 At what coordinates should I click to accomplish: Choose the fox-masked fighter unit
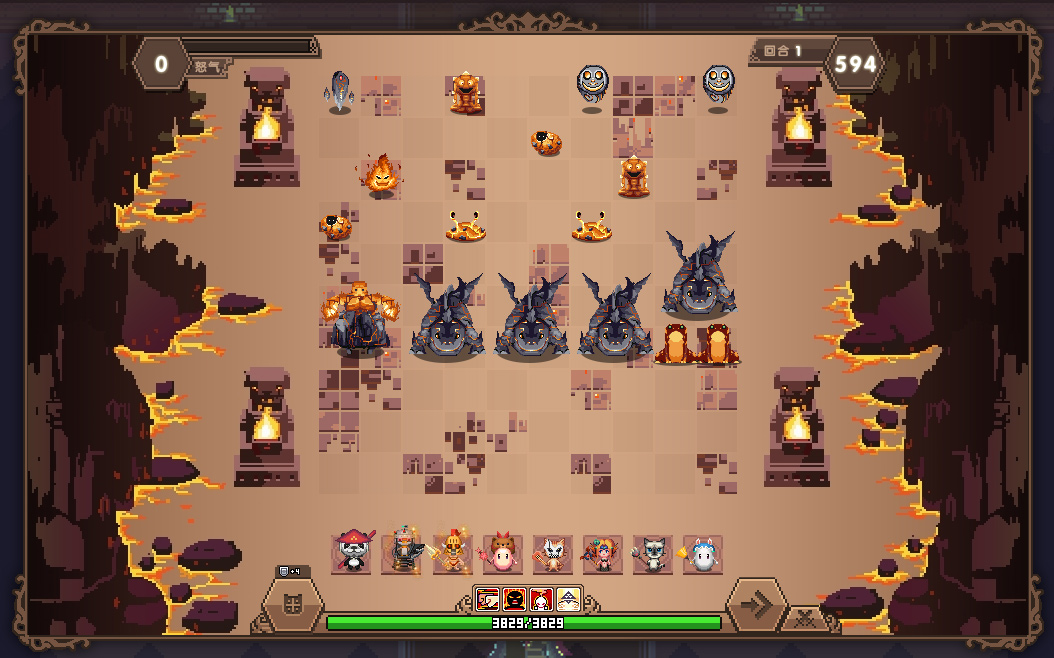point(552,553)
